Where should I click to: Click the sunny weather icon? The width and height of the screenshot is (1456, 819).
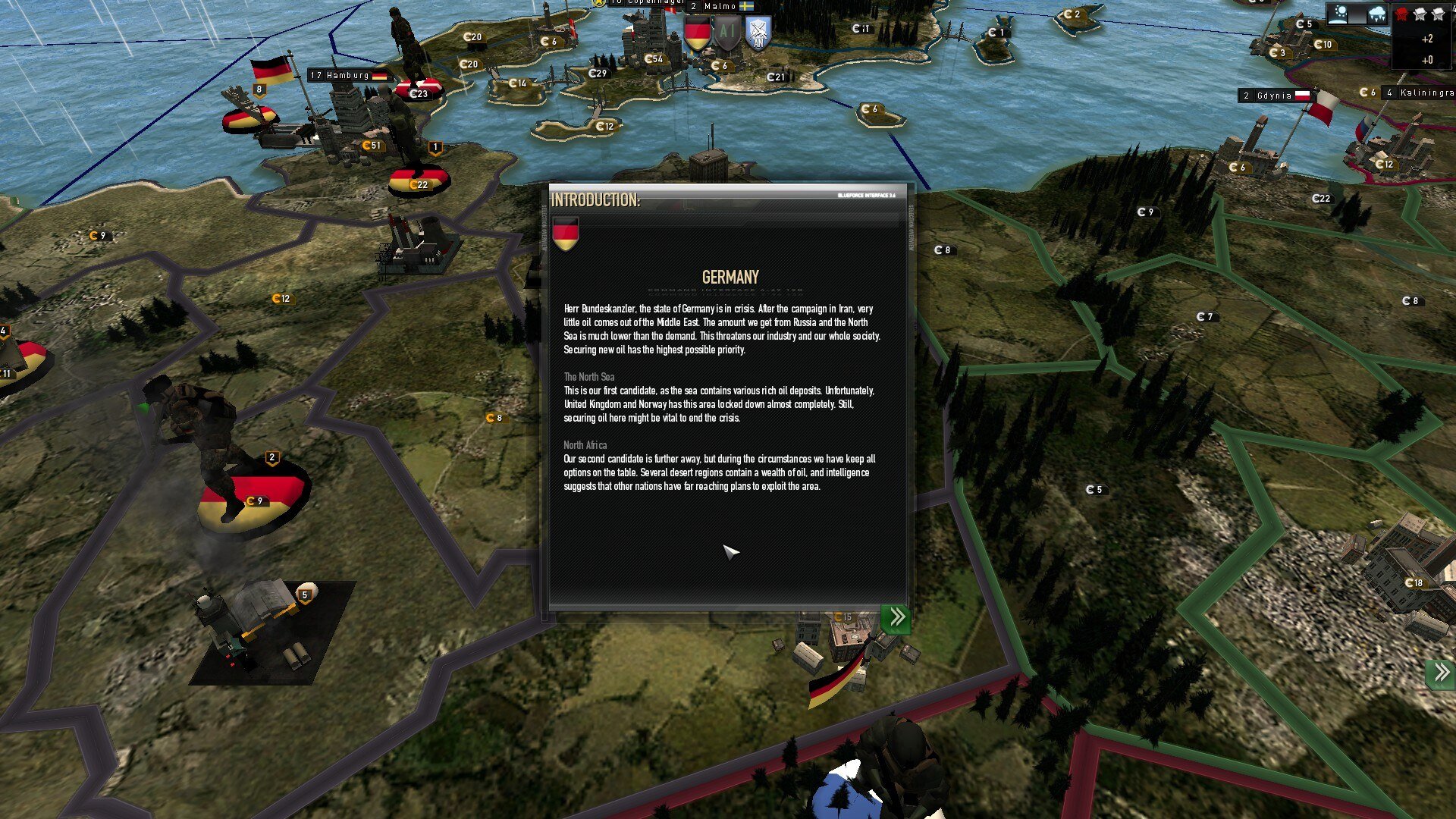pyautogui.click(x=1339, y=14)
